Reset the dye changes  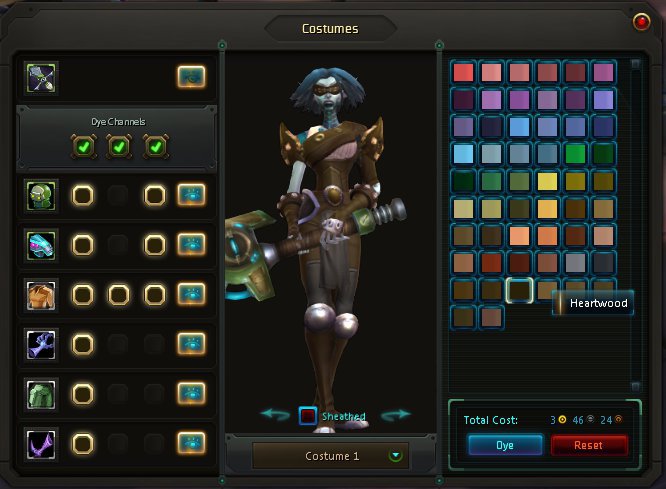tap(589, 445)
